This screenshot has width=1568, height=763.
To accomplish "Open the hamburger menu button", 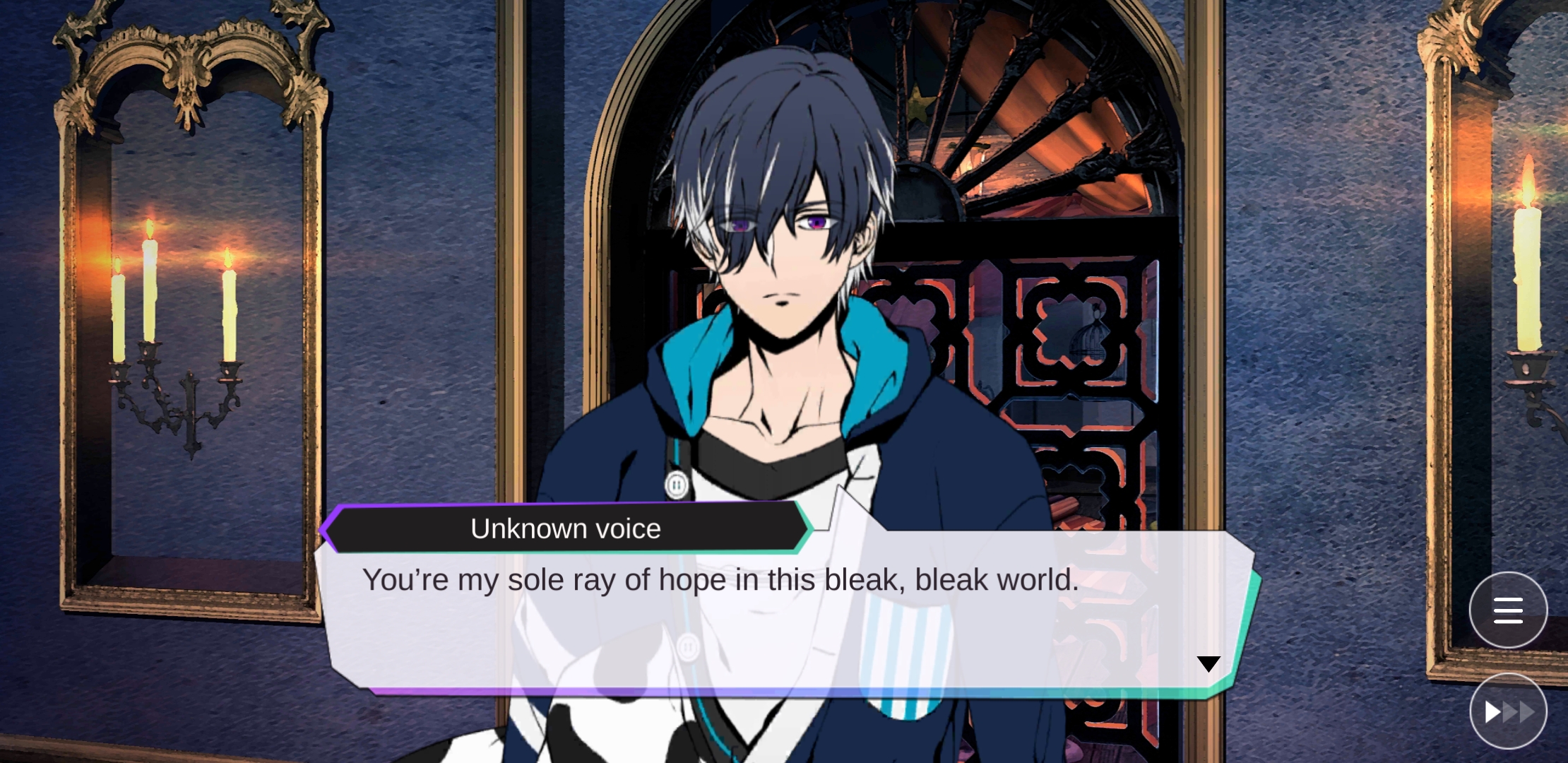I will 1508,610.
